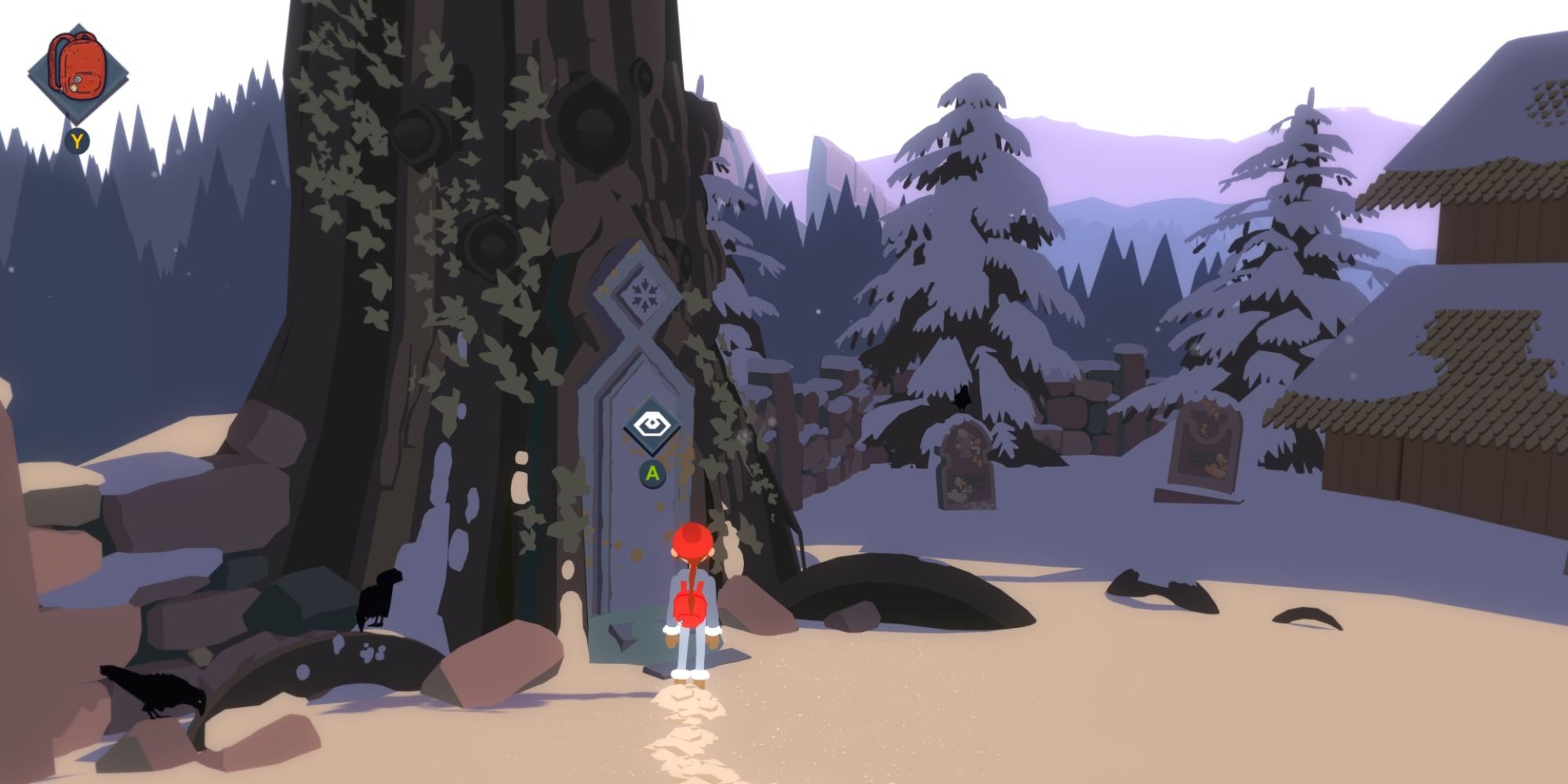Toggle the inventory open with the backpack emblem
The width and height of the screenshot is (1568, 784).
[x=78, y=67]
